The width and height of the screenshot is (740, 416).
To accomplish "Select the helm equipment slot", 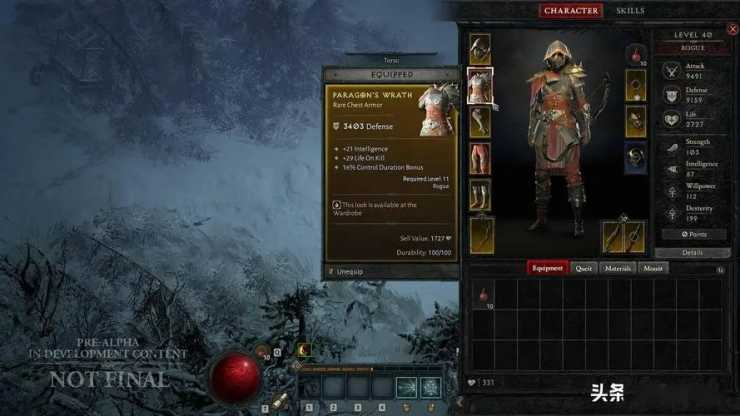I will click(480, 48).
